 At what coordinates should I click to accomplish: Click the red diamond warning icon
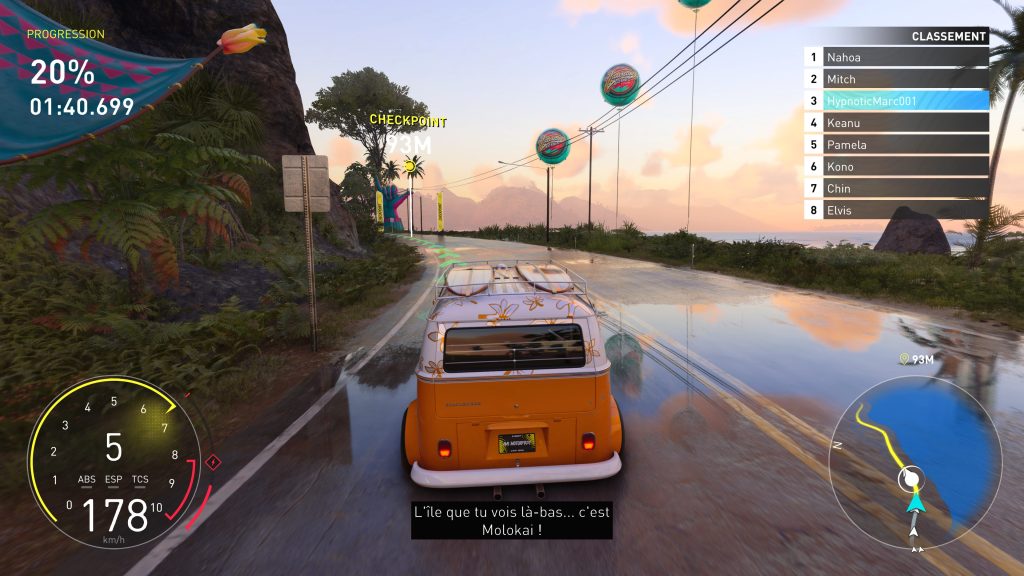[212, 462]
